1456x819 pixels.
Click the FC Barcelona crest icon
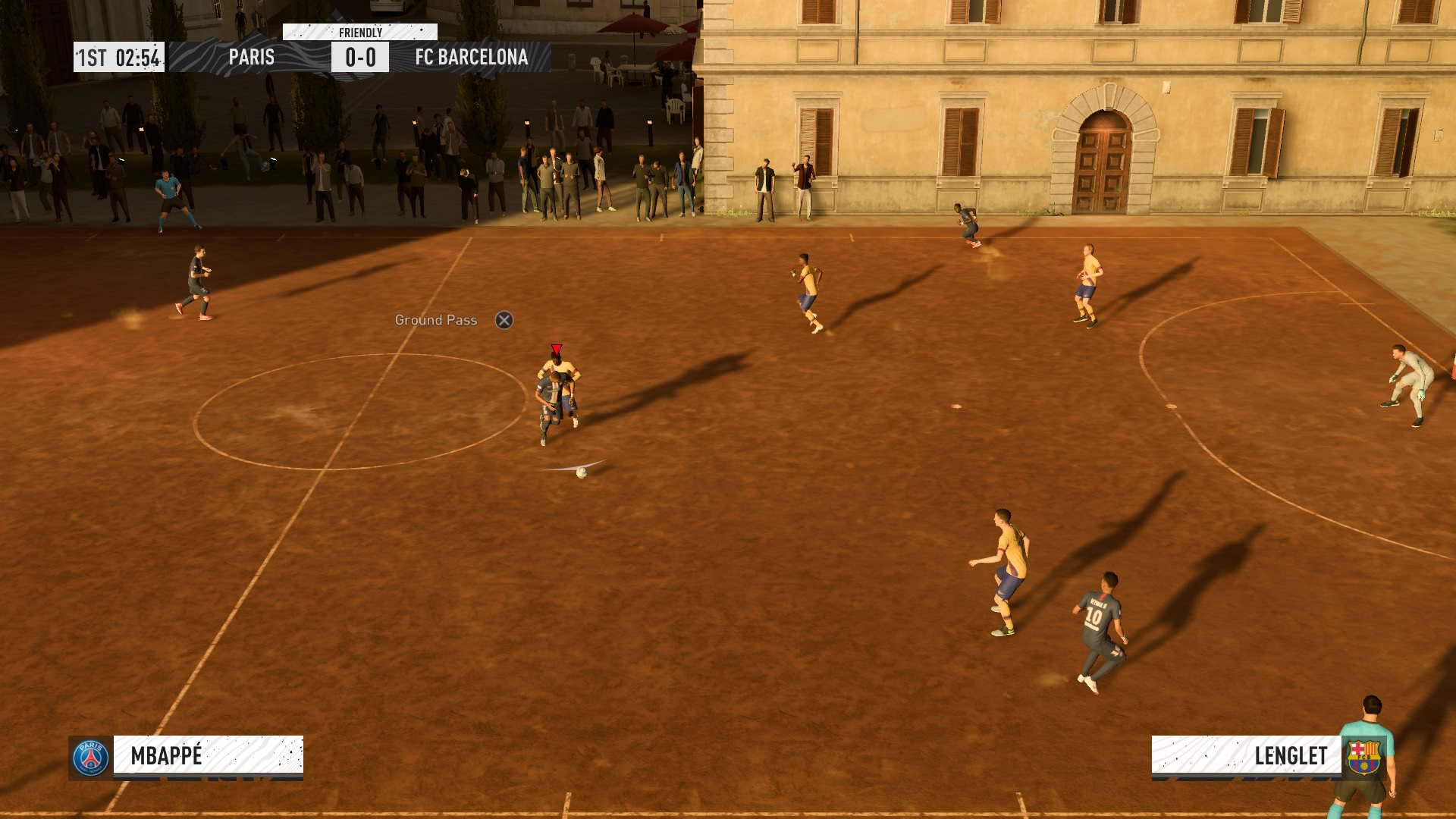1363,758
